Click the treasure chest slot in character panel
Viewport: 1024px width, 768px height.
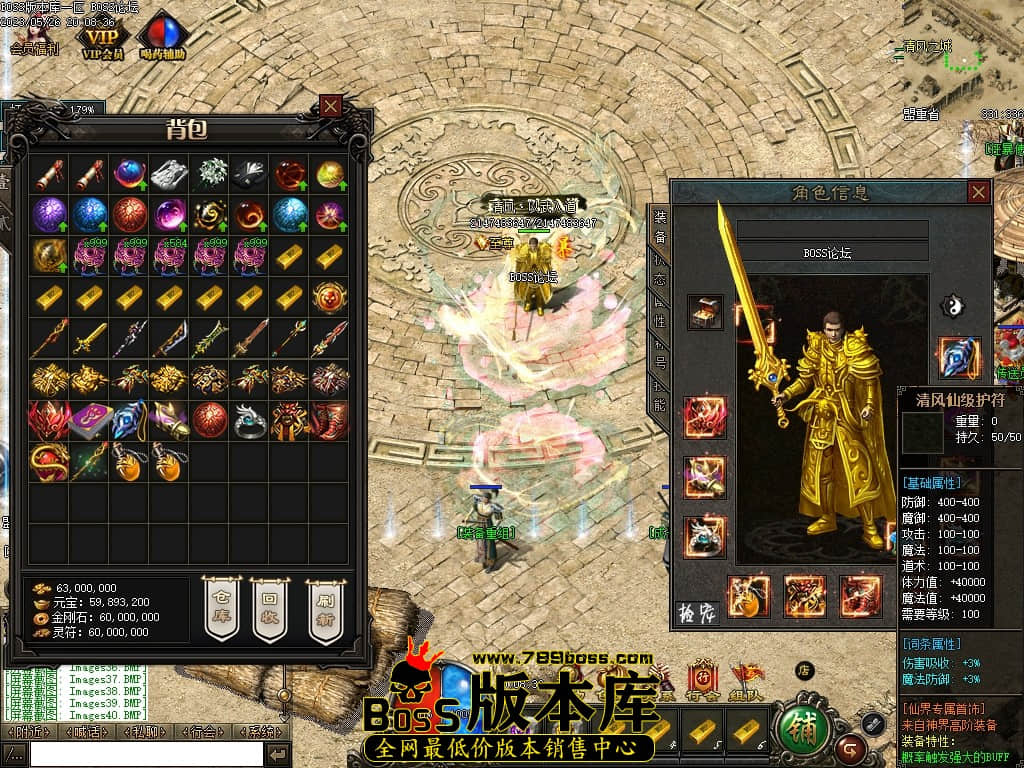click(705, 311)
